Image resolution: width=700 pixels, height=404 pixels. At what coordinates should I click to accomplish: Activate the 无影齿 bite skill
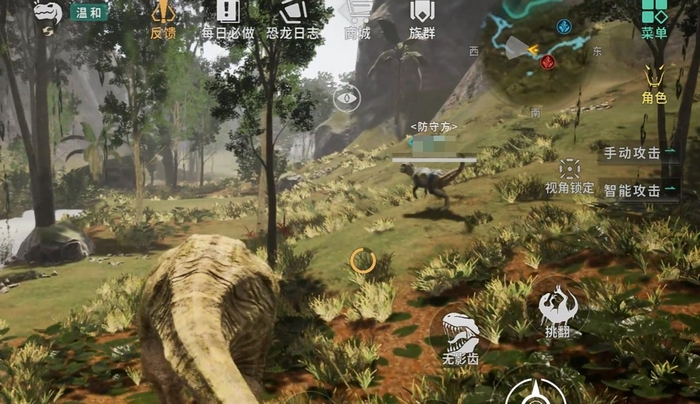pos(461,335)
